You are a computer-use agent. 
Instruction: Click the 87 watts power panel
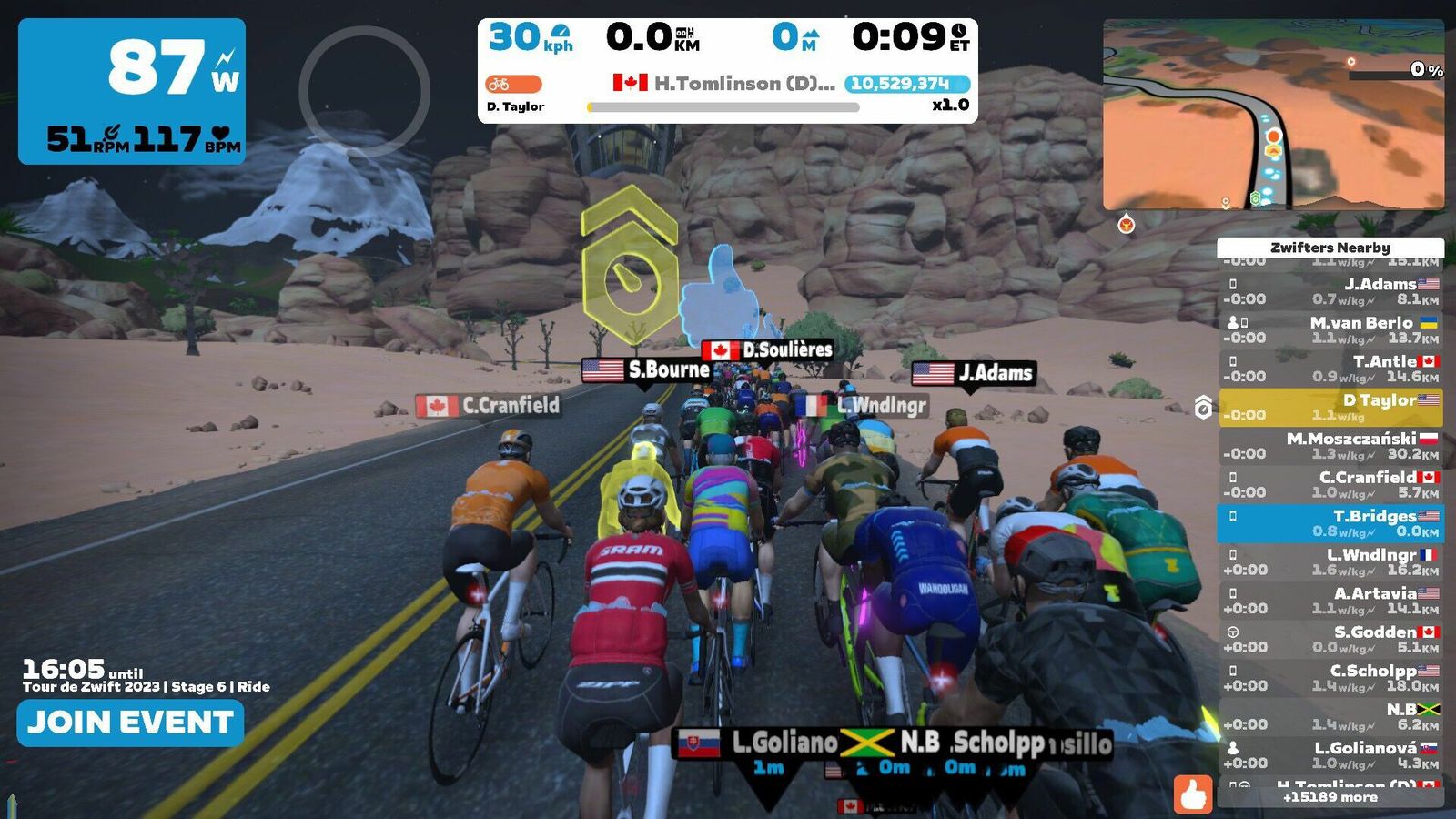click(x=132, y=91)
